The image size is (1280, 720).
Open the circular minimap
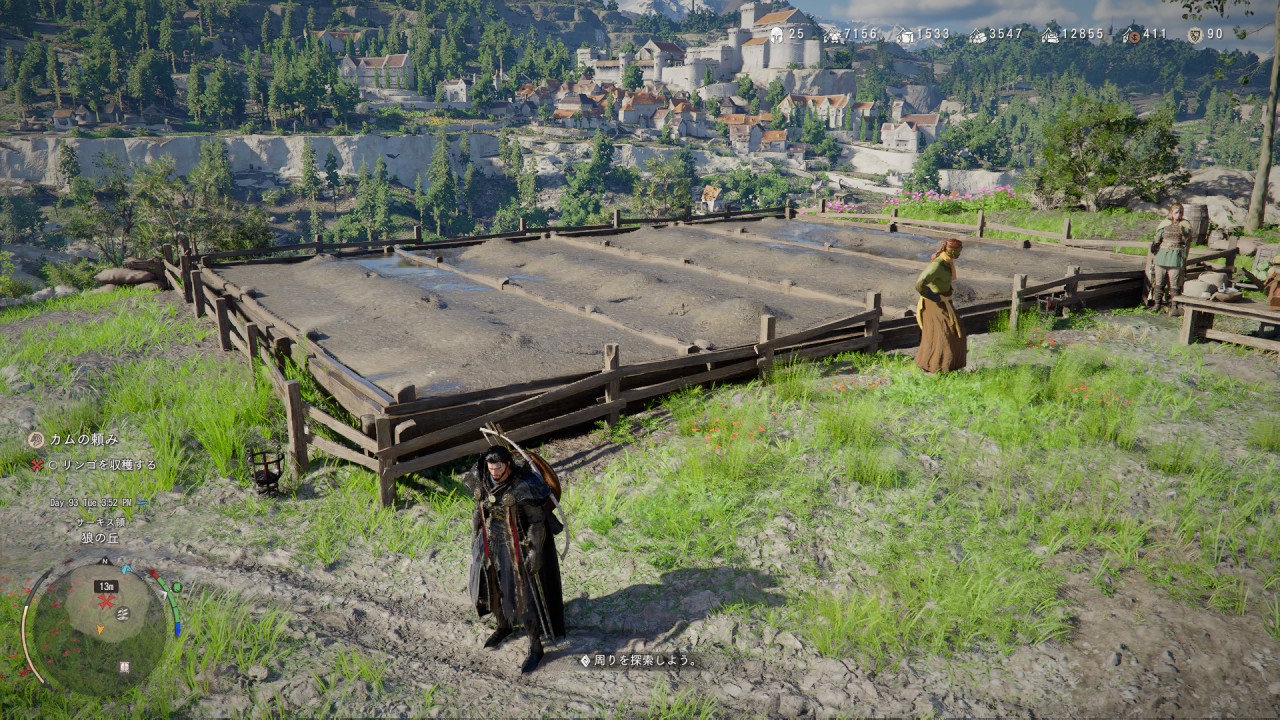pyautogui.click(x=96, y=627)
